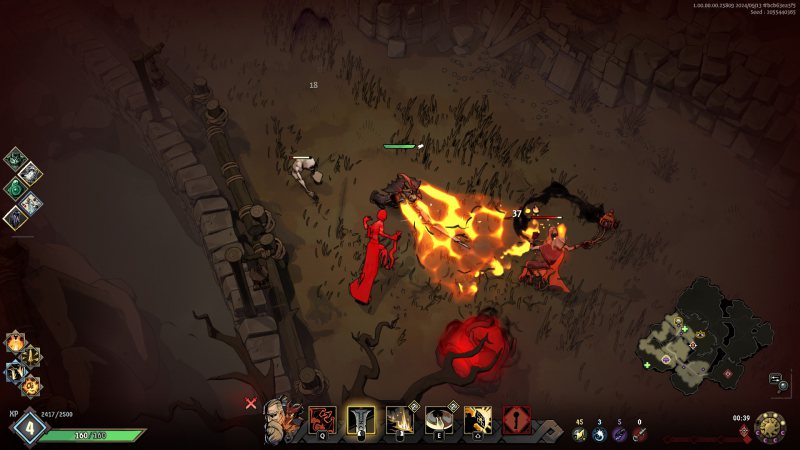Click the minimap magnifier button
This screenshot has height=450, width=800.
click(776, 380)
